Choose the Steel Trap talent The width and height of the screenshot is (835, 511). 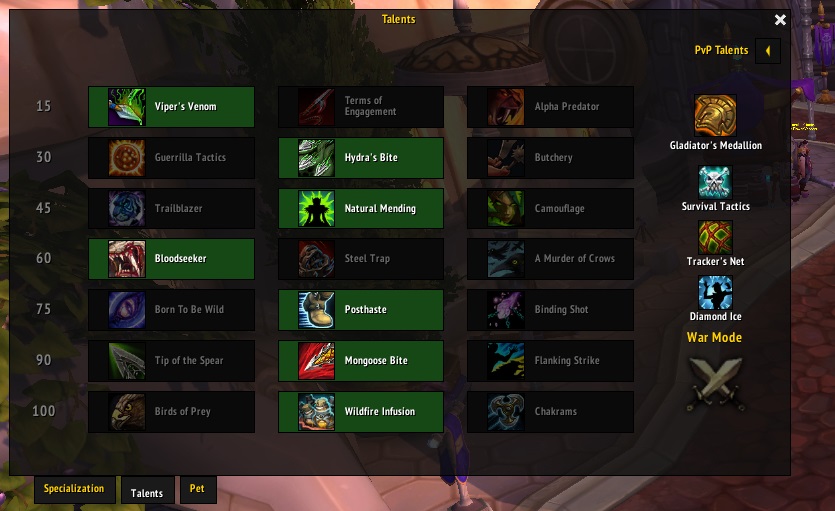pos(360,259)
